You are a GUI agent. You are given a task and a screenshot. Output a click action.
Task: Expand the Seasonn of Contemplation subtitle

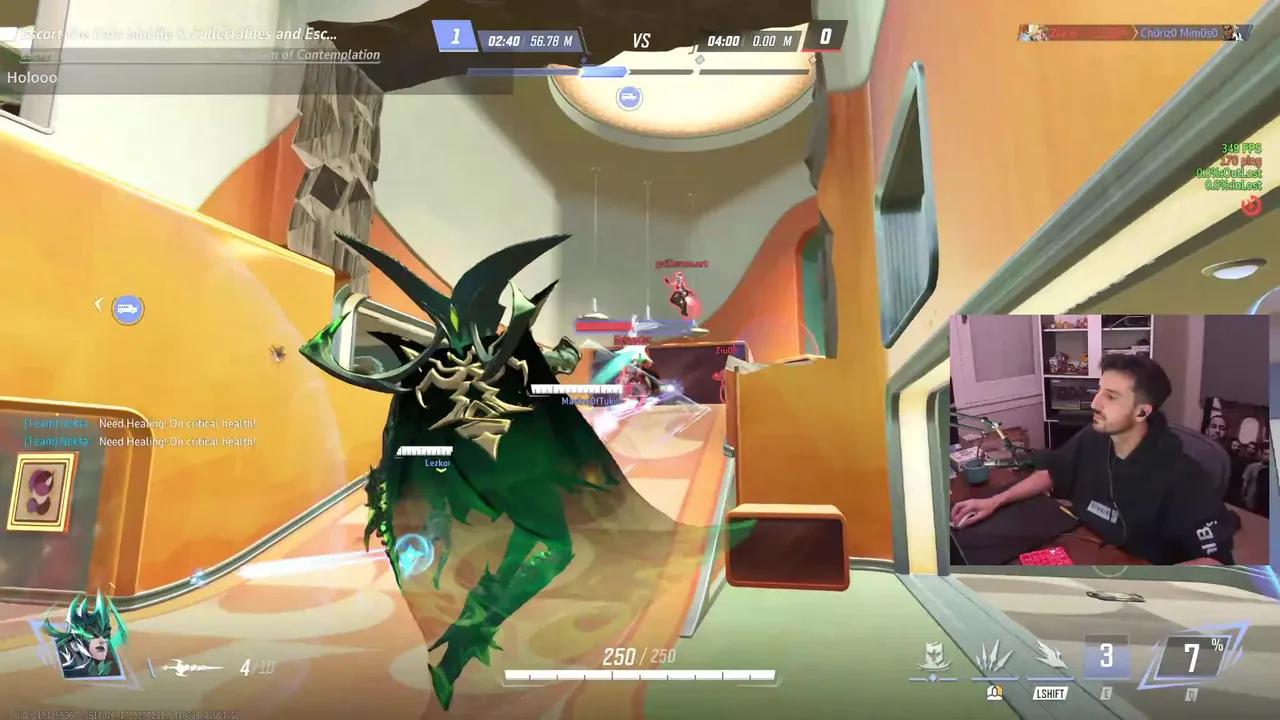click(300, 55)
